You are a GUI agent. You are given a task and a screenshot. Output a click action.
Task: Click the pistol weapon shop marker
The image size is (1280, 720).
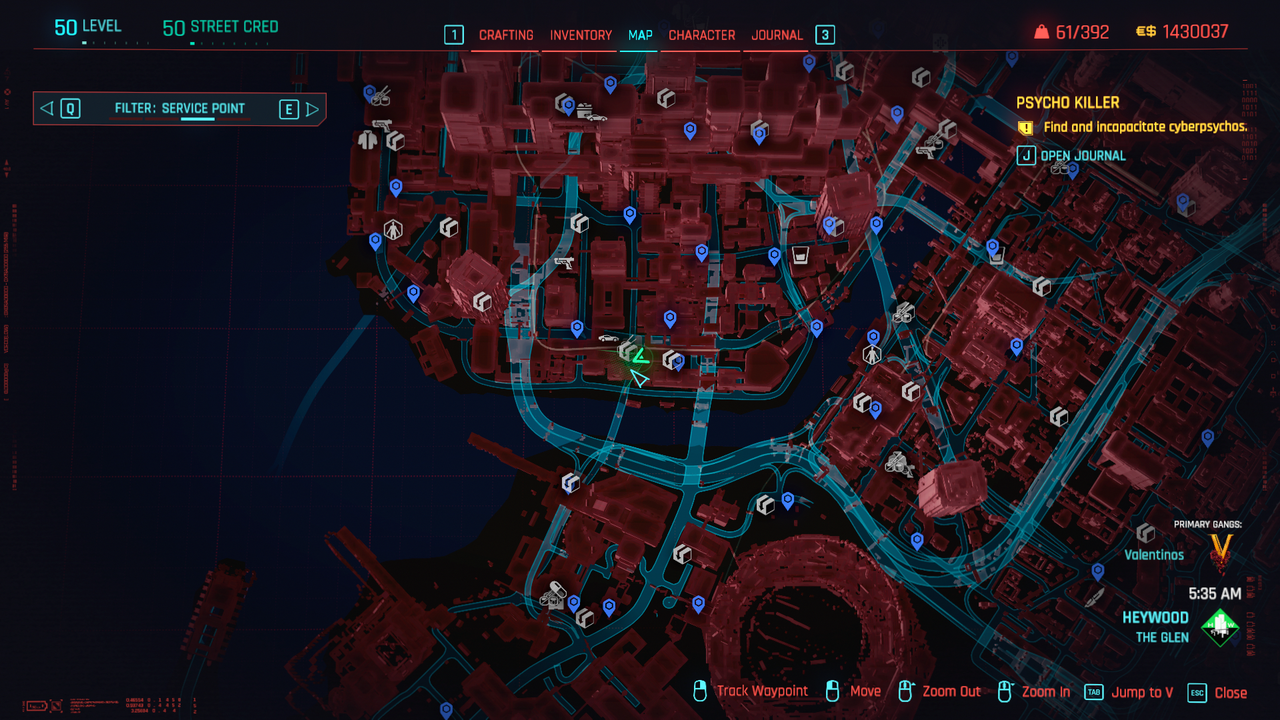(x=565, y=263)
